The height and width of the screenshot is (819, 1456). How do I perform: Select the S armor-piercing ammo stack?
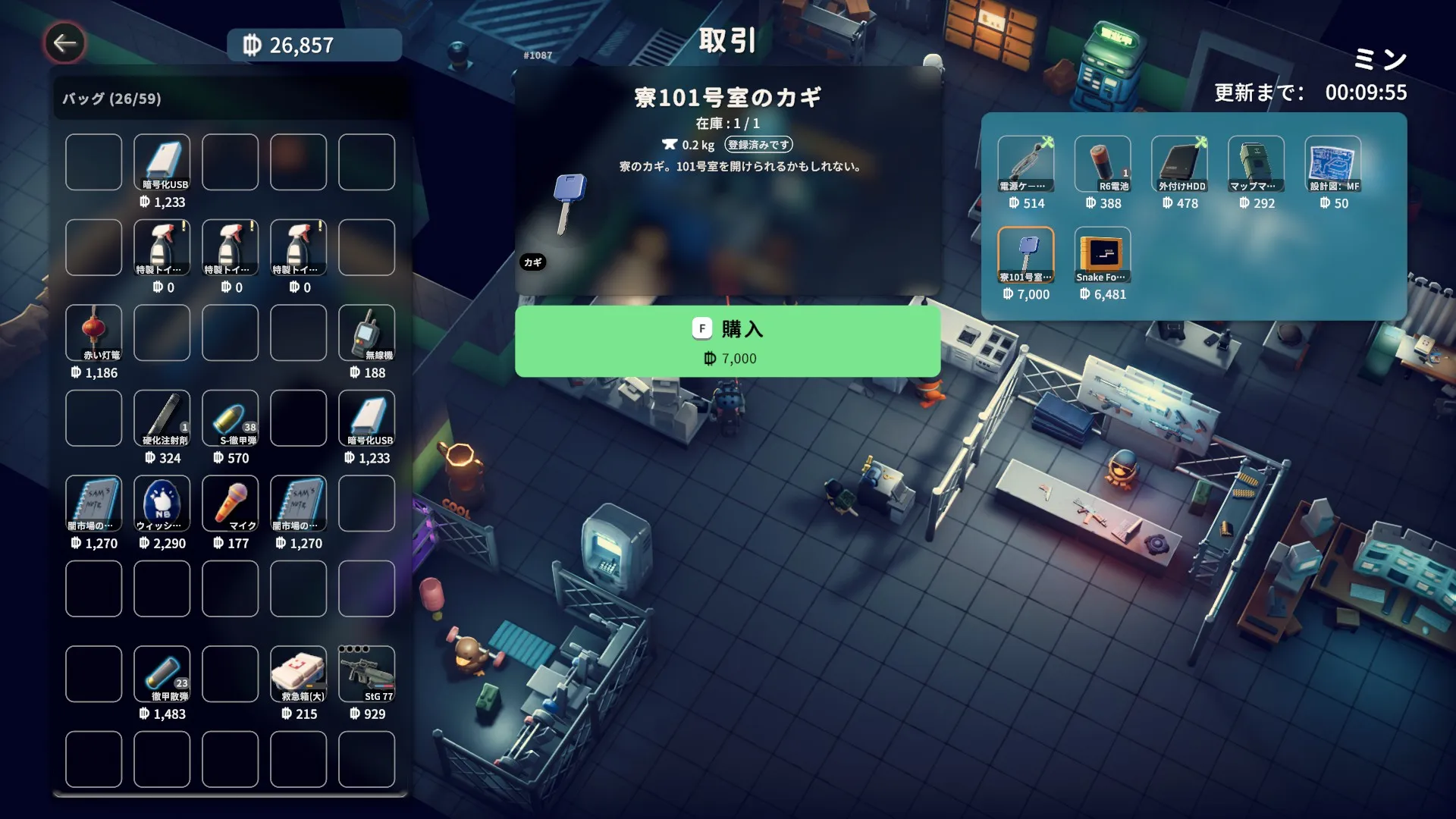[x=231, y=418]
